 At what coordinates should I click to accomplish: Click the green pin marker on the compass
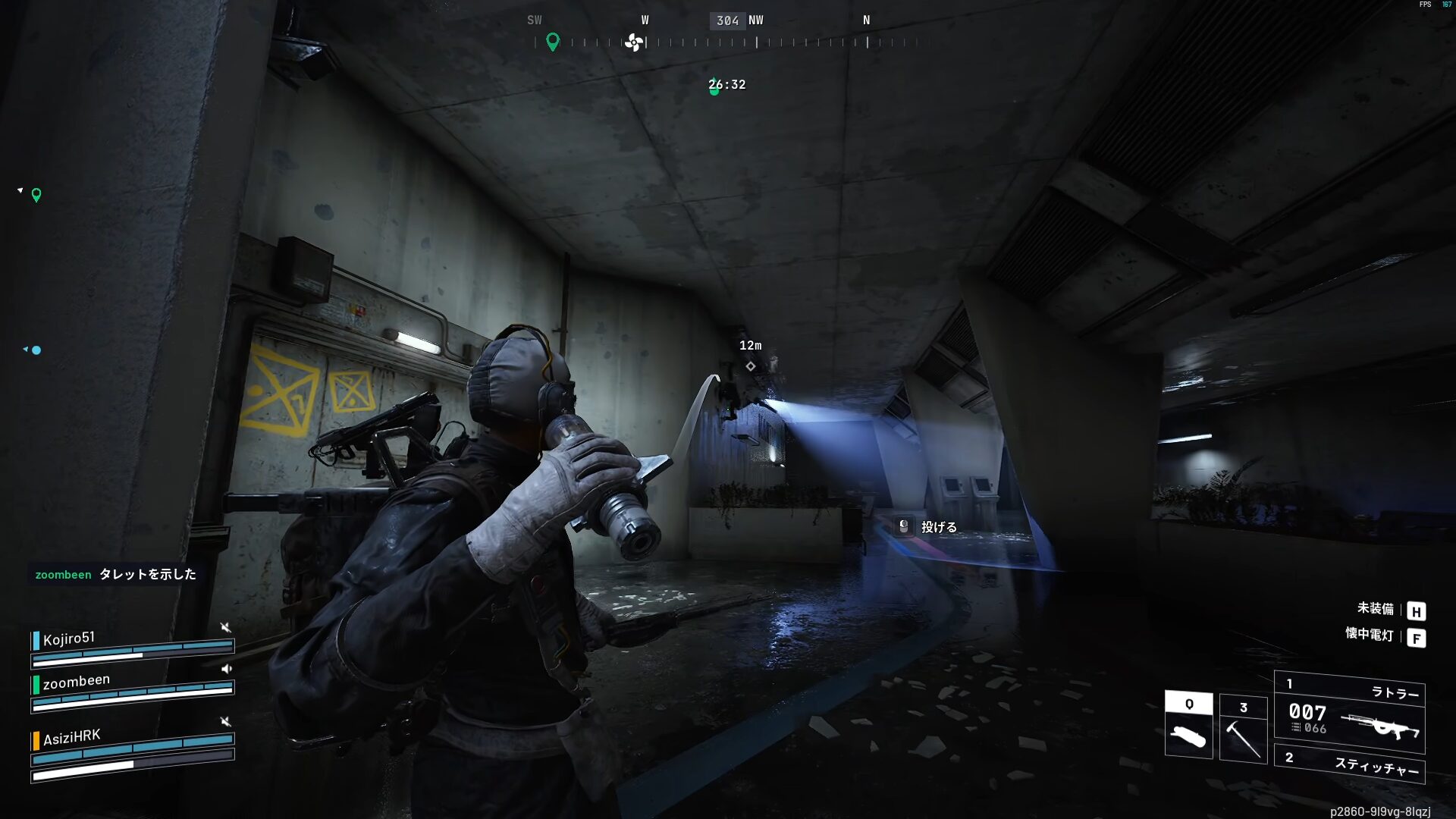(553, 42)
